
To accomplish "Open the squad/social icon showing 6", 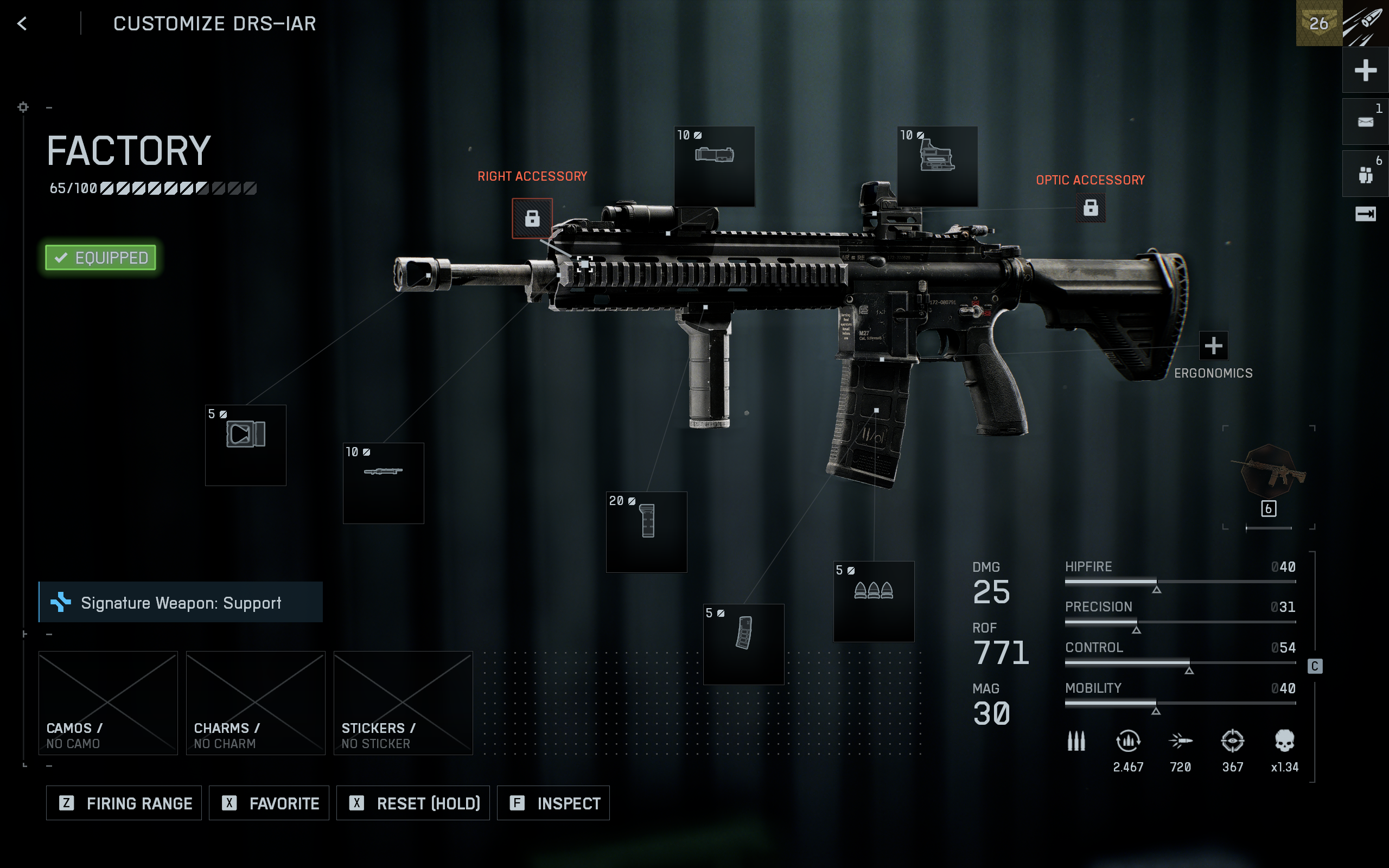I will pos(1366,172).
